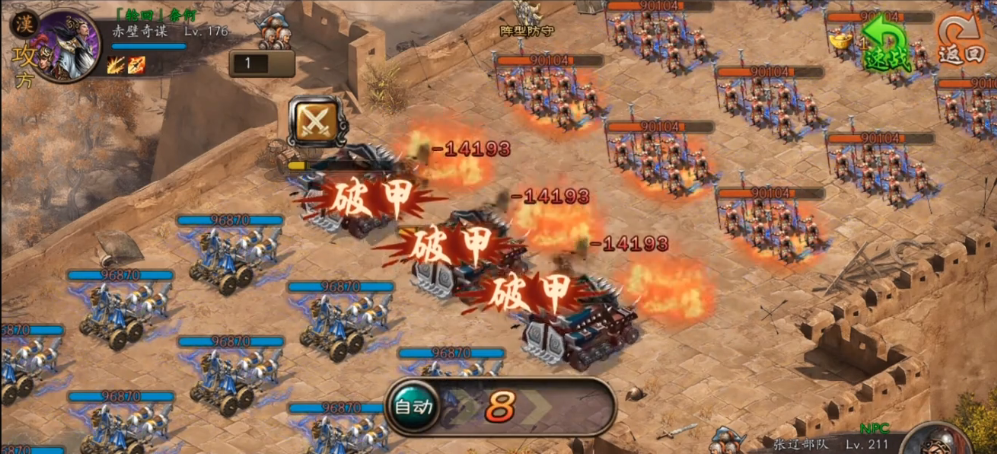Open the NPC 张辽 general portrait
Screen dimensions: 997x454
(x=940, y=441)
